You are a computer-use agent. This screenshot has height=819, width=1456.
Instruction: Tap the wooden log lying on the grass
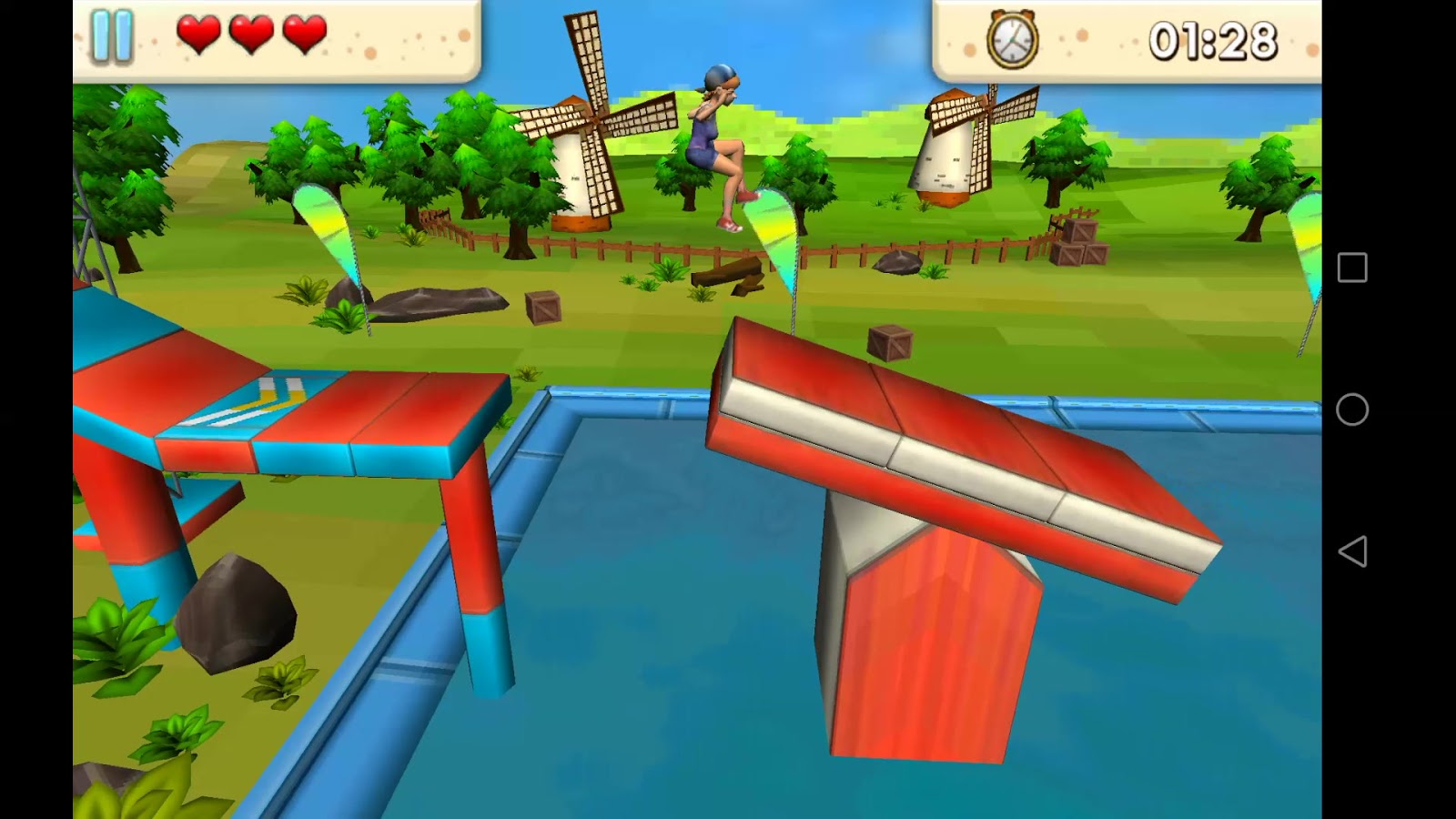pos(728,273)
